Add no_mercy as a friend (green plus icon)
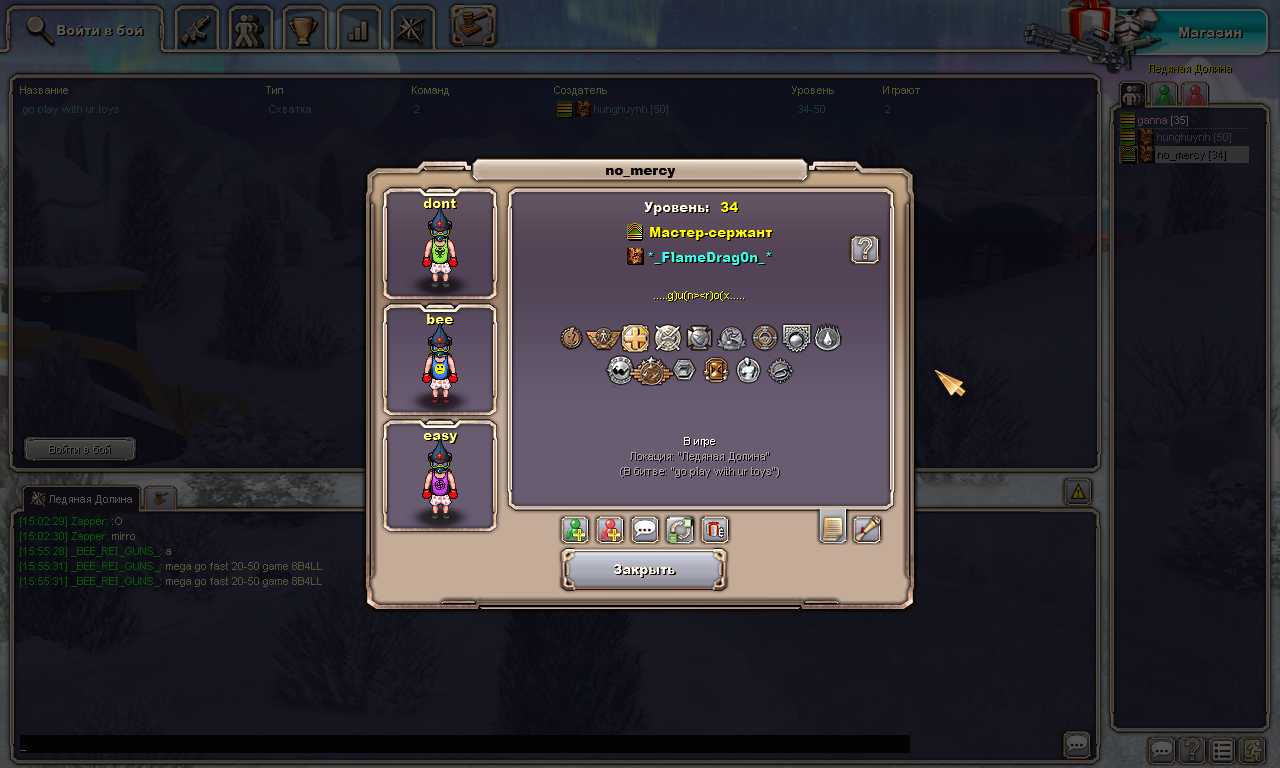 (575, 530)
